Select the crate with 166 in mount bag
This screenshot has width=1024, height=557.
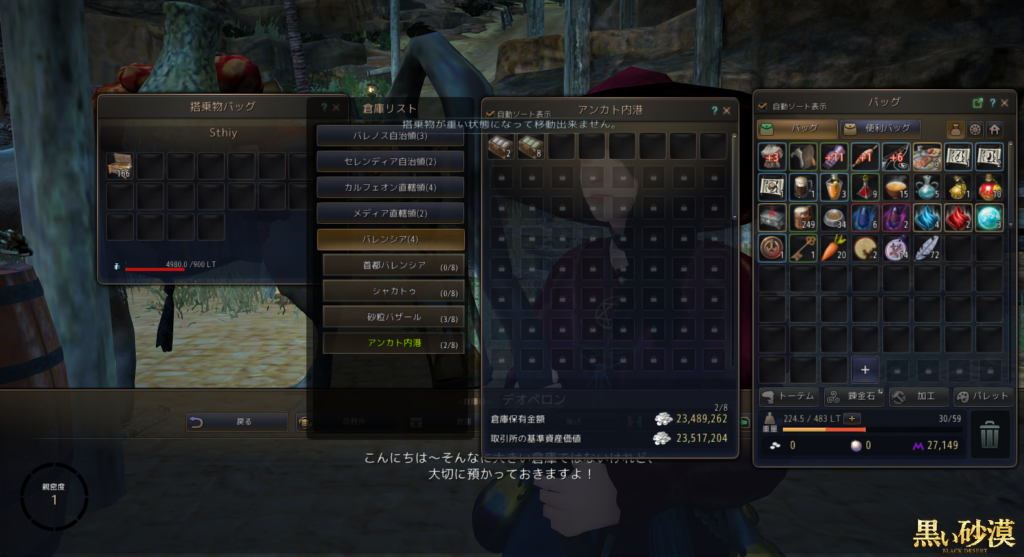click(x=120, y=166)
